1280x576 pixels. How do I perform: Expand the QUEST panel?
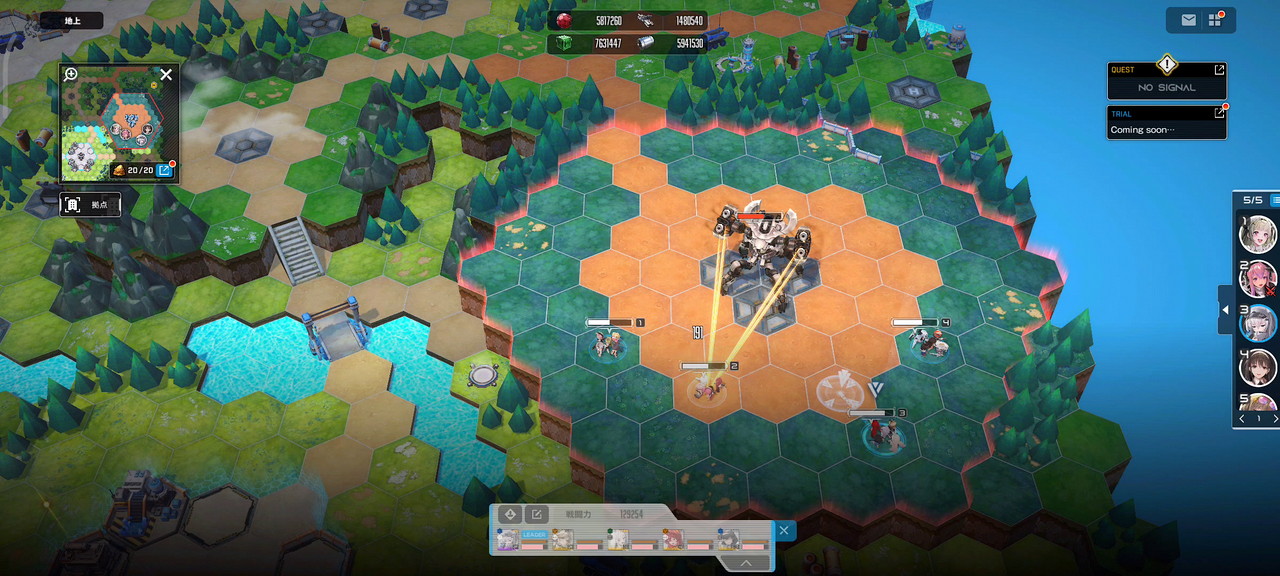point(1219,70)
